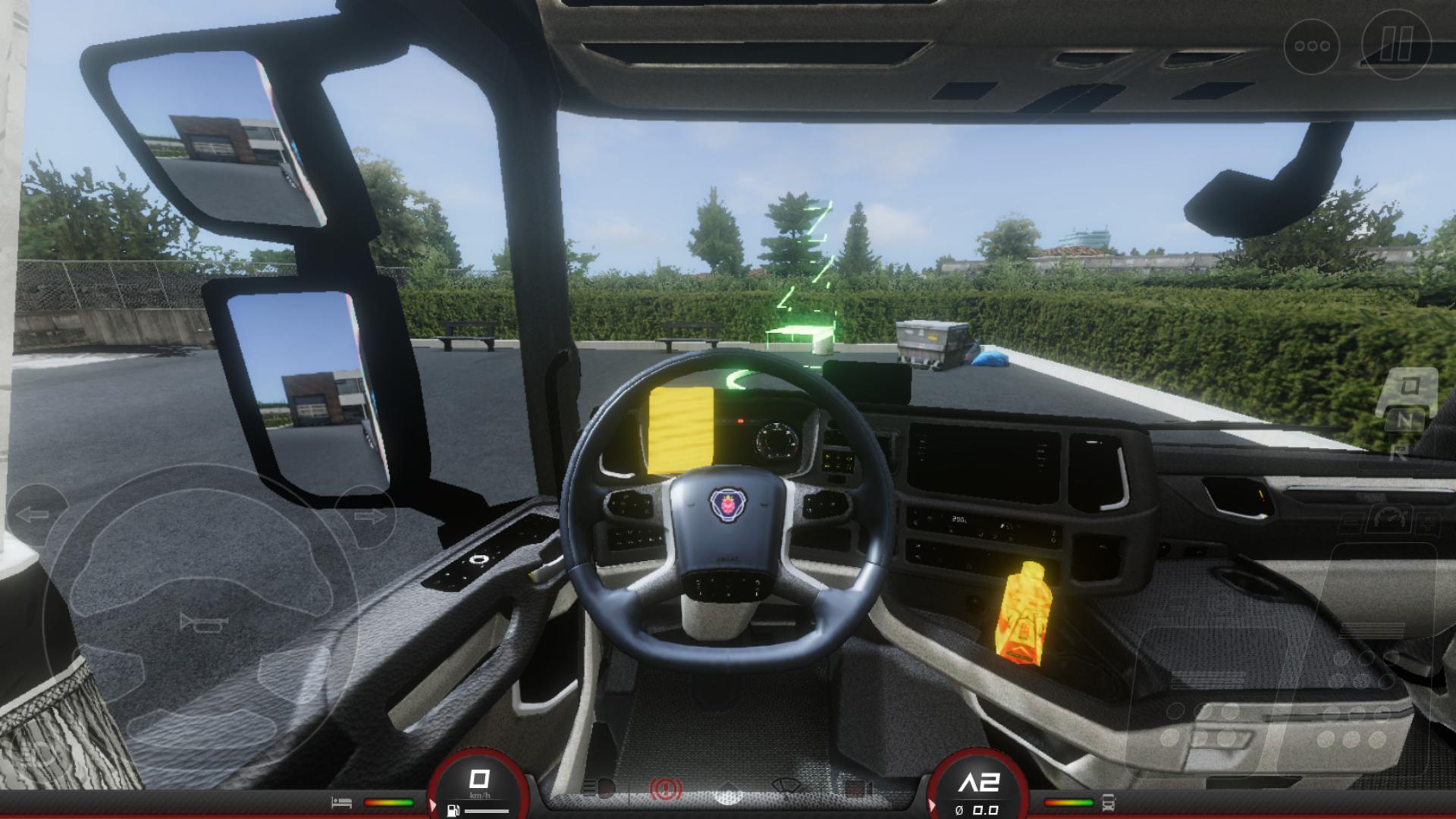Increase cruise speed with plus button
The height and width of the screenshot is (819, 1456).
1428,522
